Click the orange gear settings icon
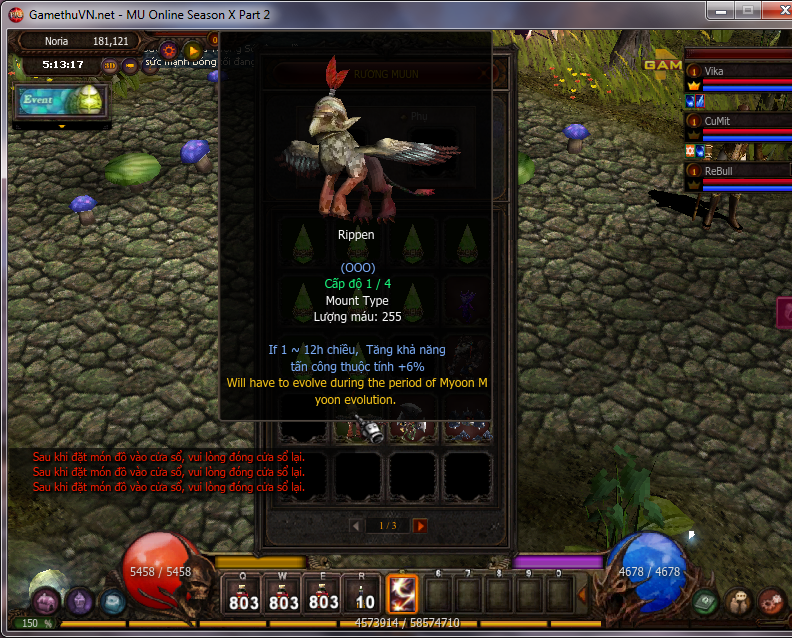 tap(168, 49)
